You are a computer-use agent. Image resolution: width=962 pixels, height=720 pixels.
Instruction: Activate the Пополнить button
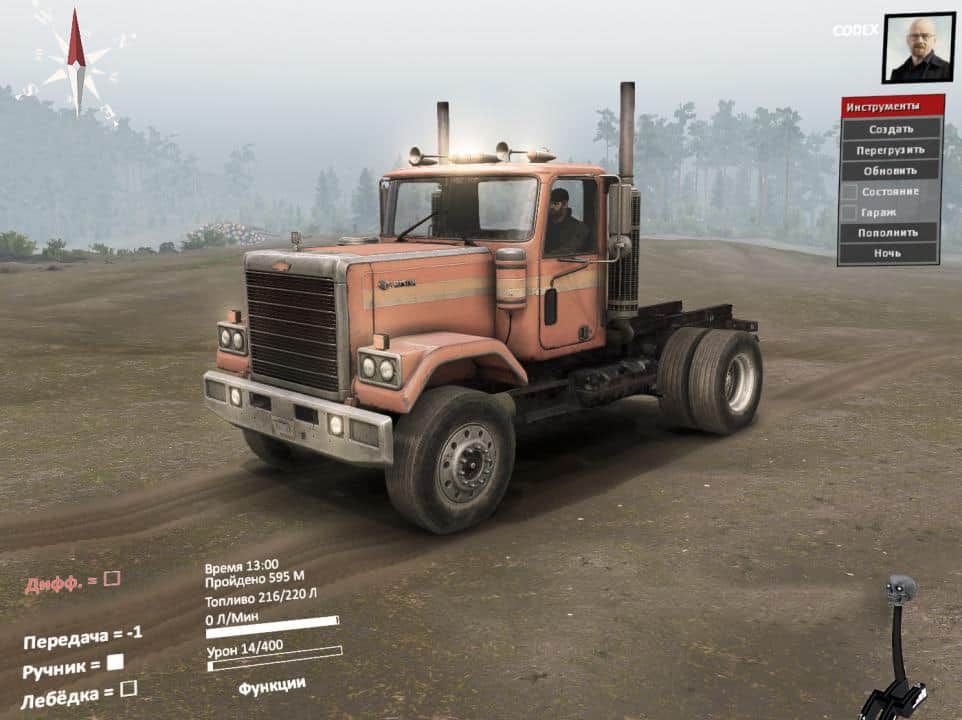pyautogui.click(x=890, y=232)
